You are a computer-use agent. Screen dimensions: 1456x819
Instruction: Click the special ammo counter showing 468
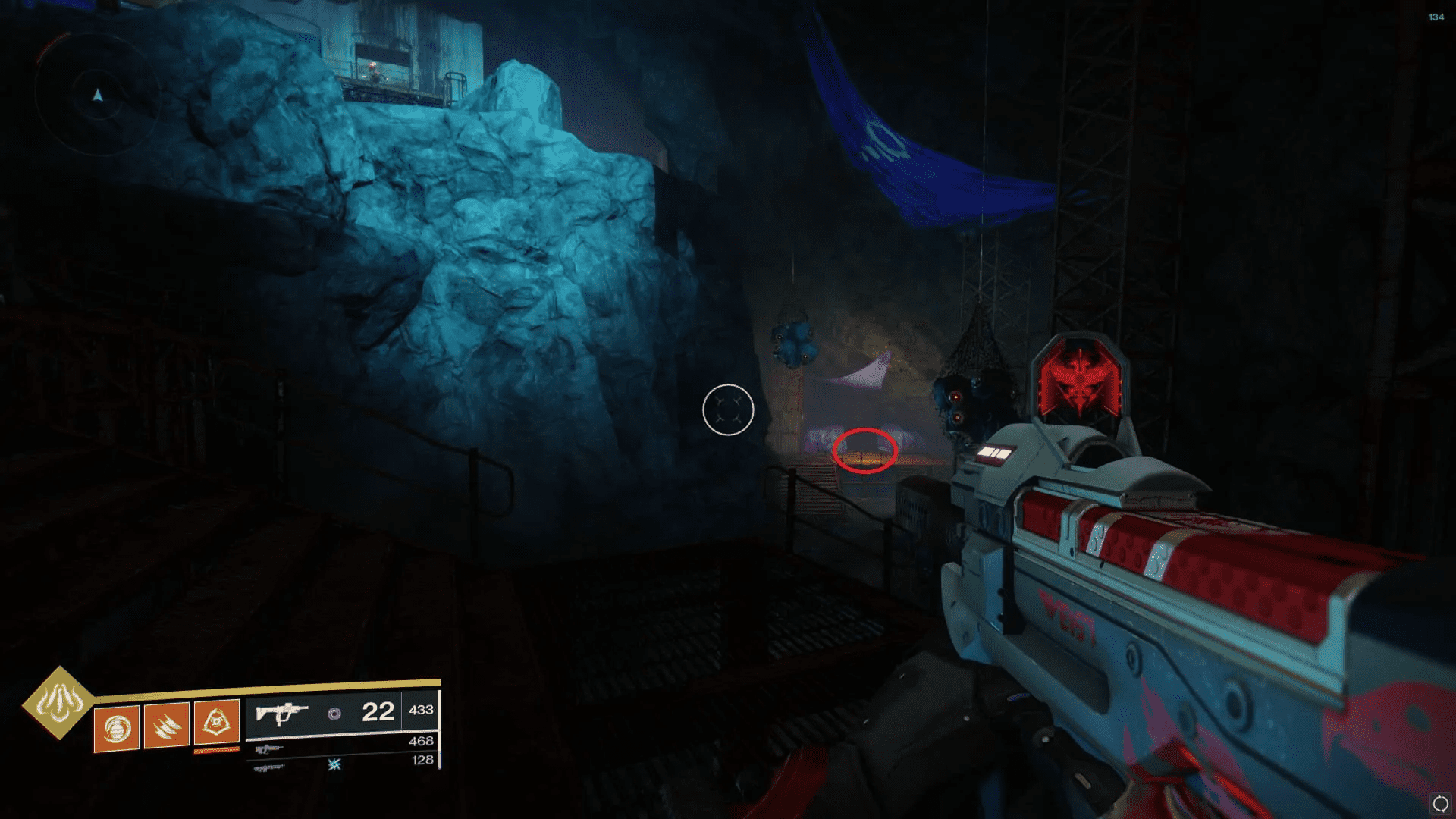(x=422, y=742)
